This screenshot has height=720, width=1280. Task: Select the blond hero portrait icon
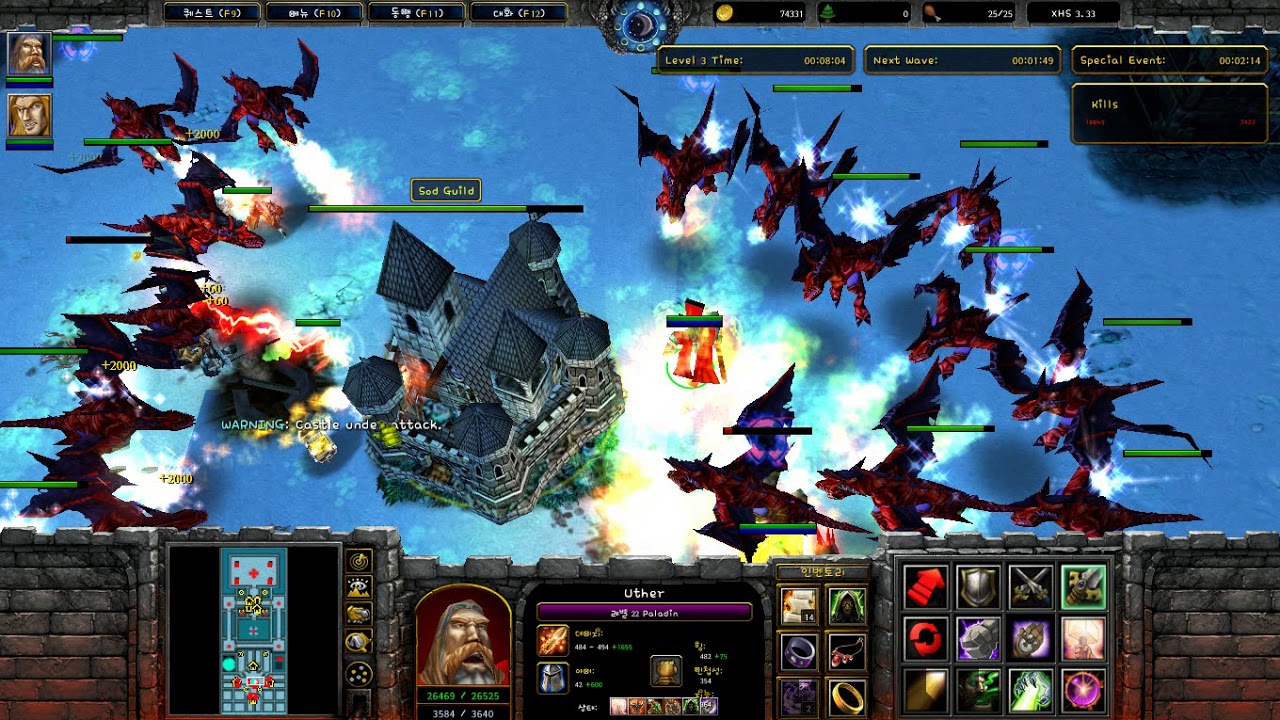click(29, 116)
